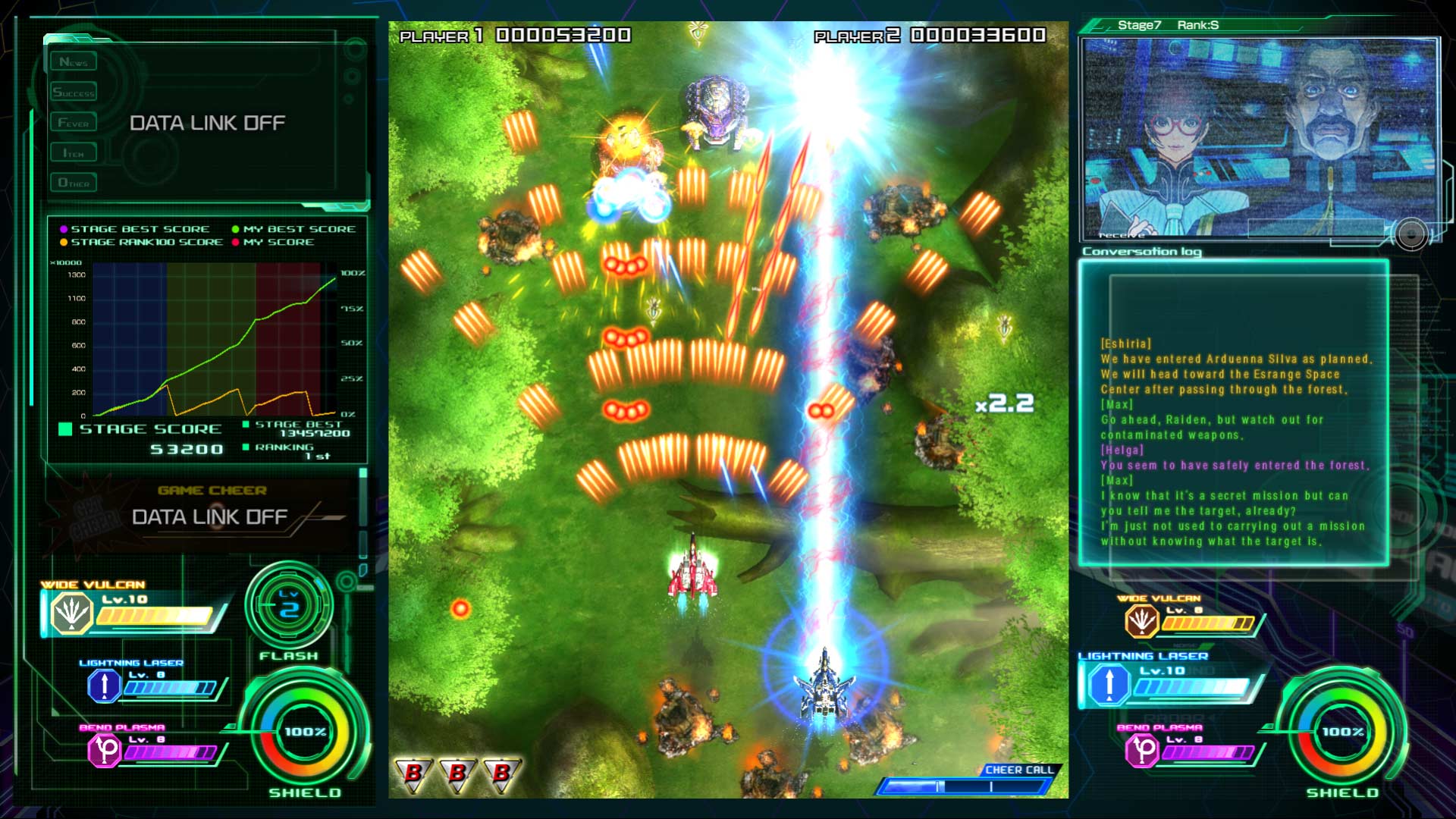Image resolution: width=1456 pixels, height=819 pixels.
Task: Select Player 1's Lightning Laser icon
Action: pyautogui.click(x=103, y=687)
